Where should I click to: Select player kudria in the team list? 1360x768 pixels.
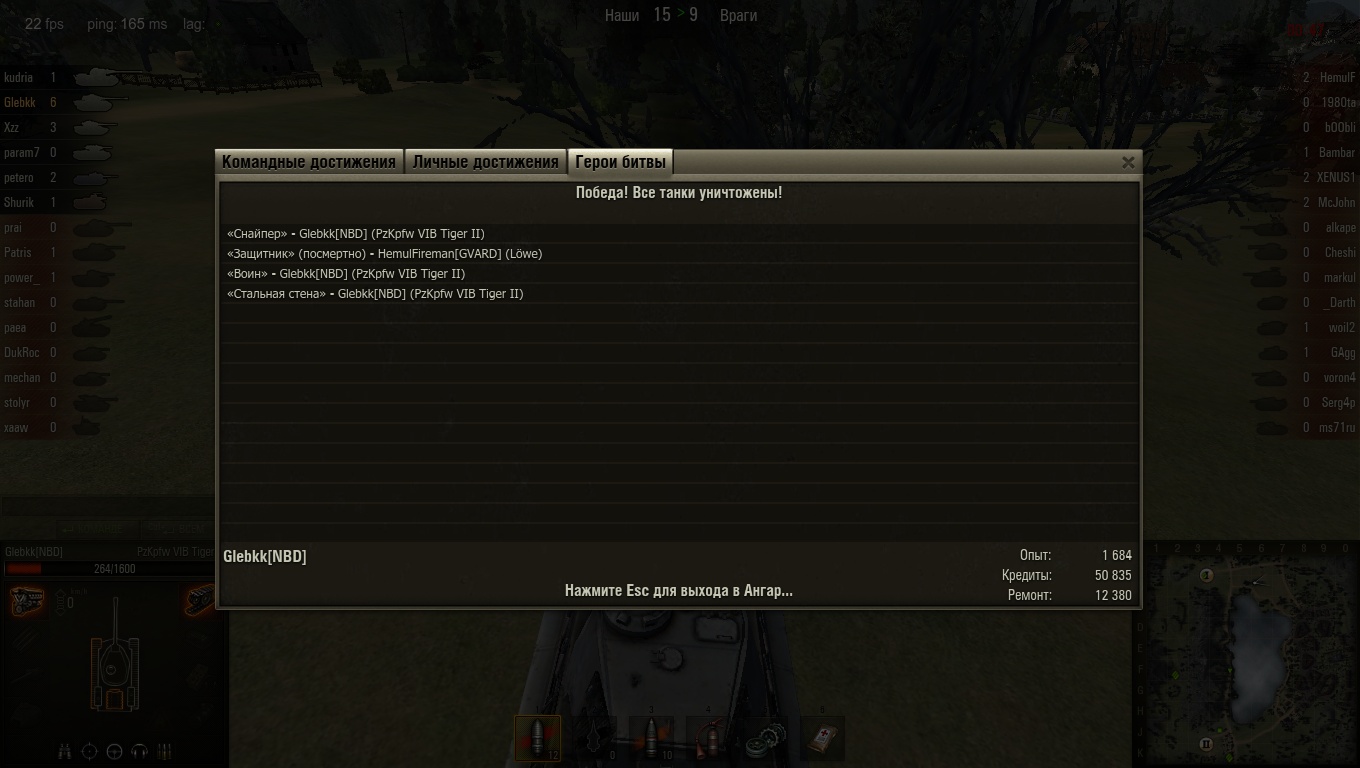point(19,78)
